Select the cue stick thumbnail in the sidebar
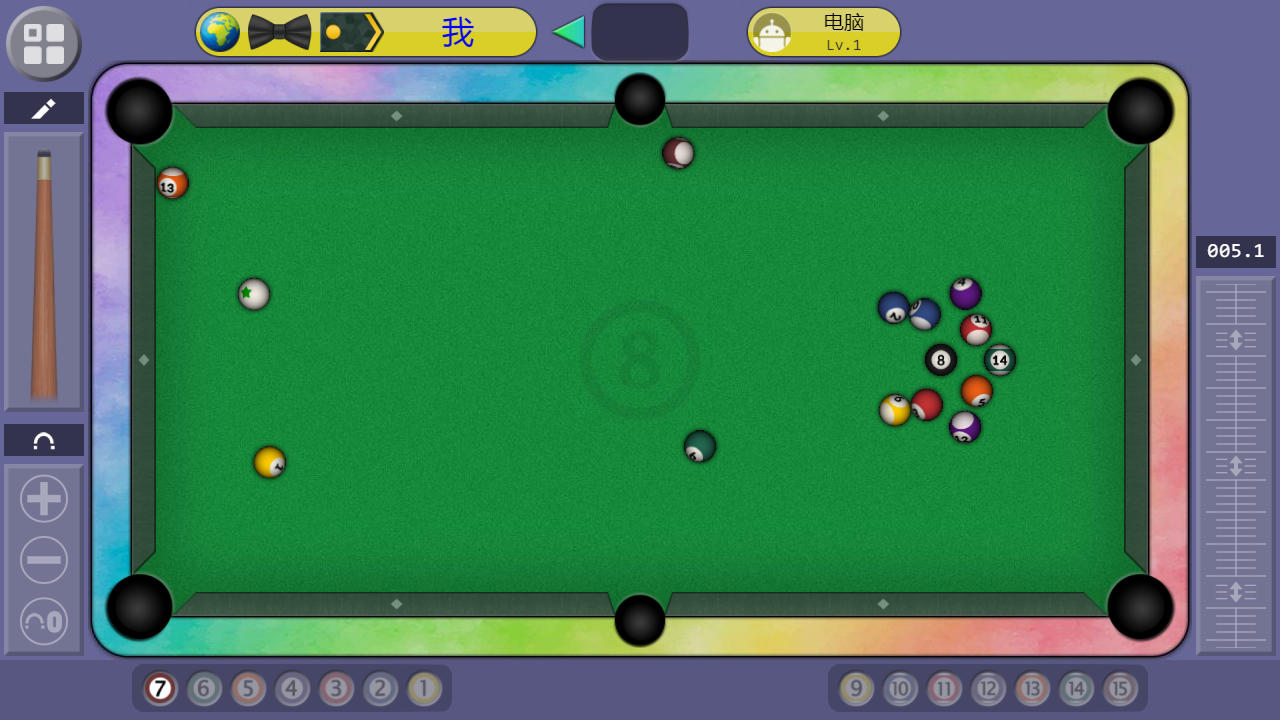 (x=43, y=270)
